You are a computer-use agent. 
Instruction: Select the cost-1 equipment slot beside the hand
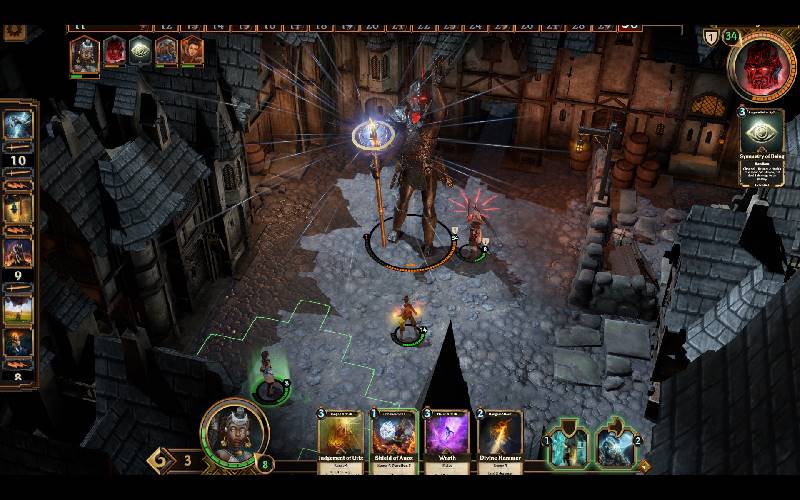tap(568, 446)
